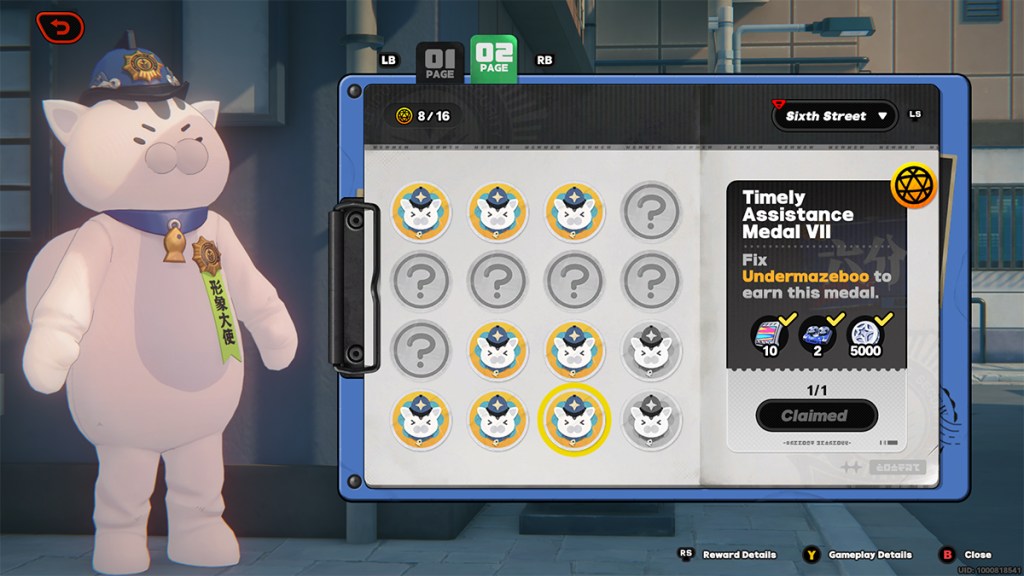Close the medal album
1024x576 pixels.
pos(967,554)
